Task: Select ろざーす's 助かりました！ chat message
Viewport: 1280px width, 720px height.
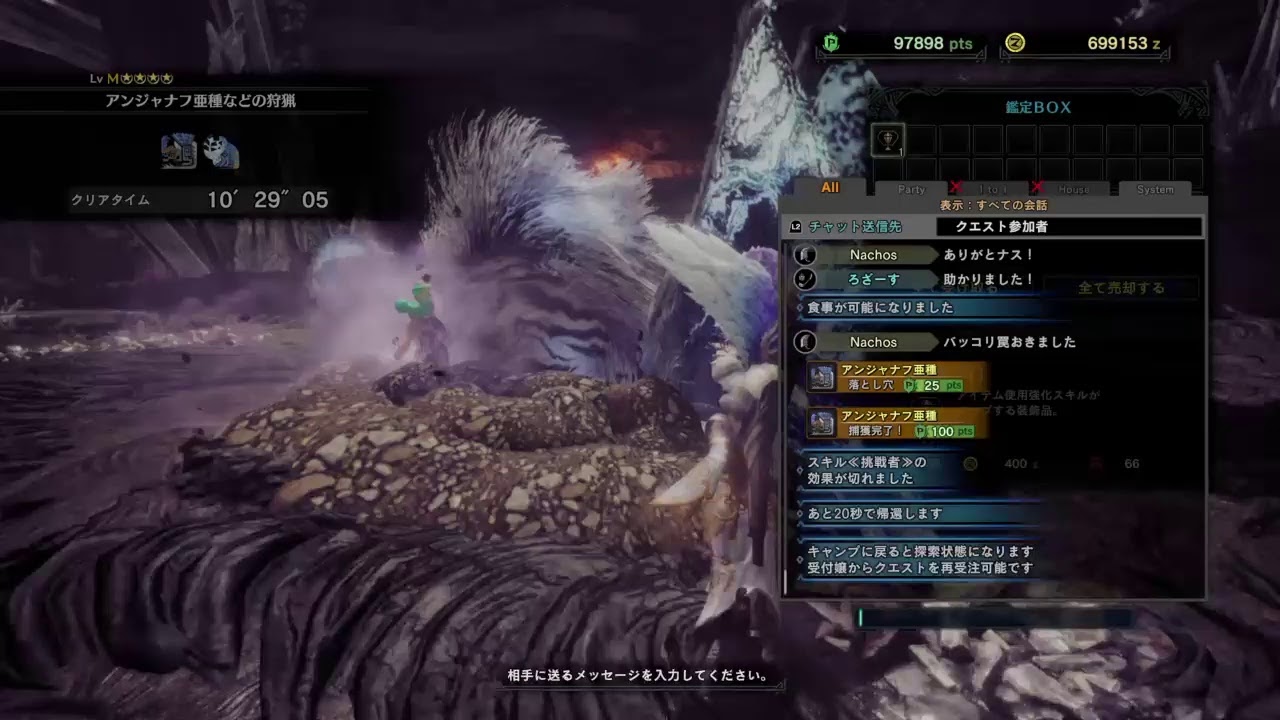Action: [988, 279]
